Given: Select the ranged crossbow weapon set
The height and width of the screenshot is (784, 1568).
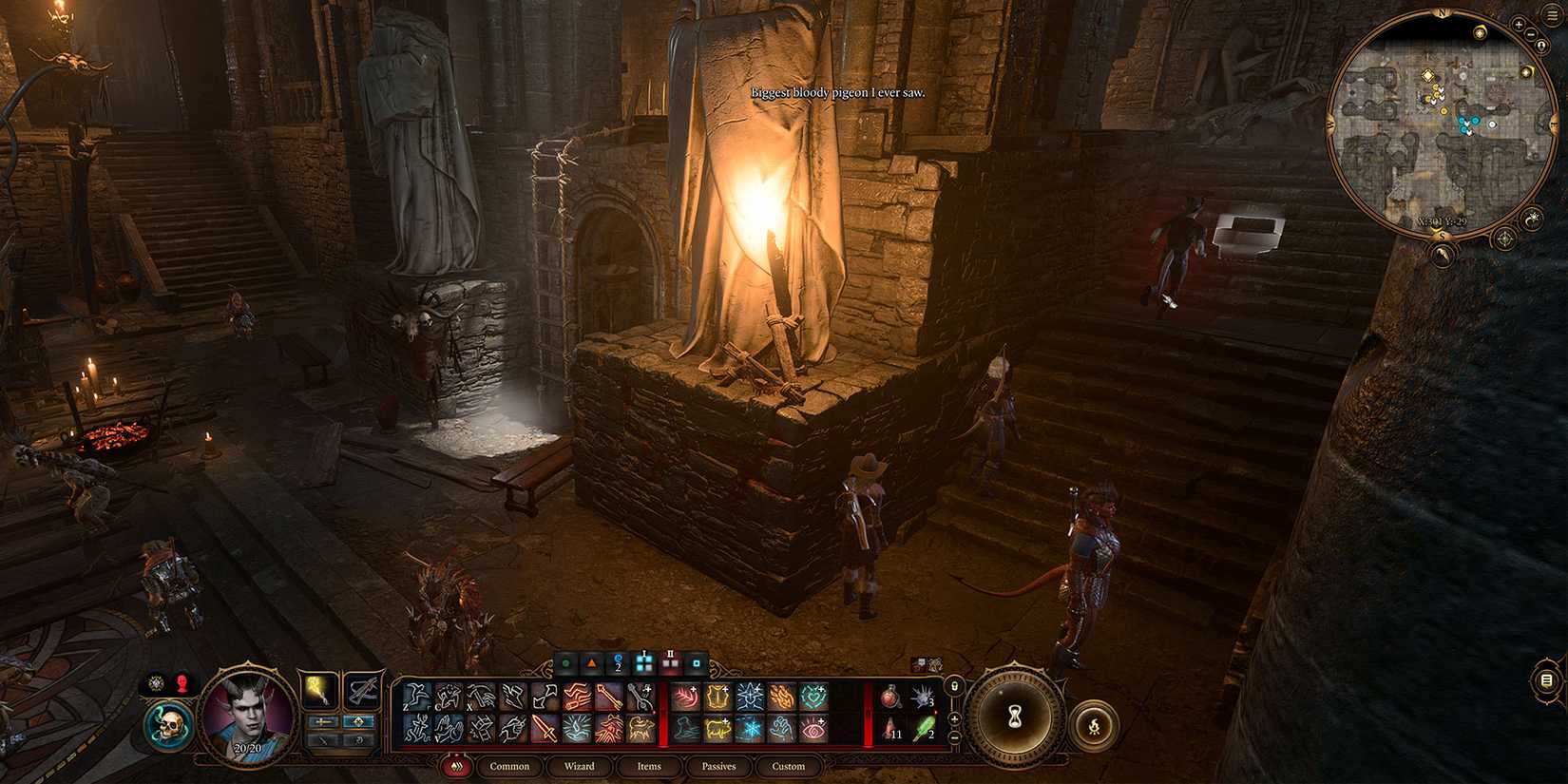Looking at the screenshot, I should (x=361, y=691).
